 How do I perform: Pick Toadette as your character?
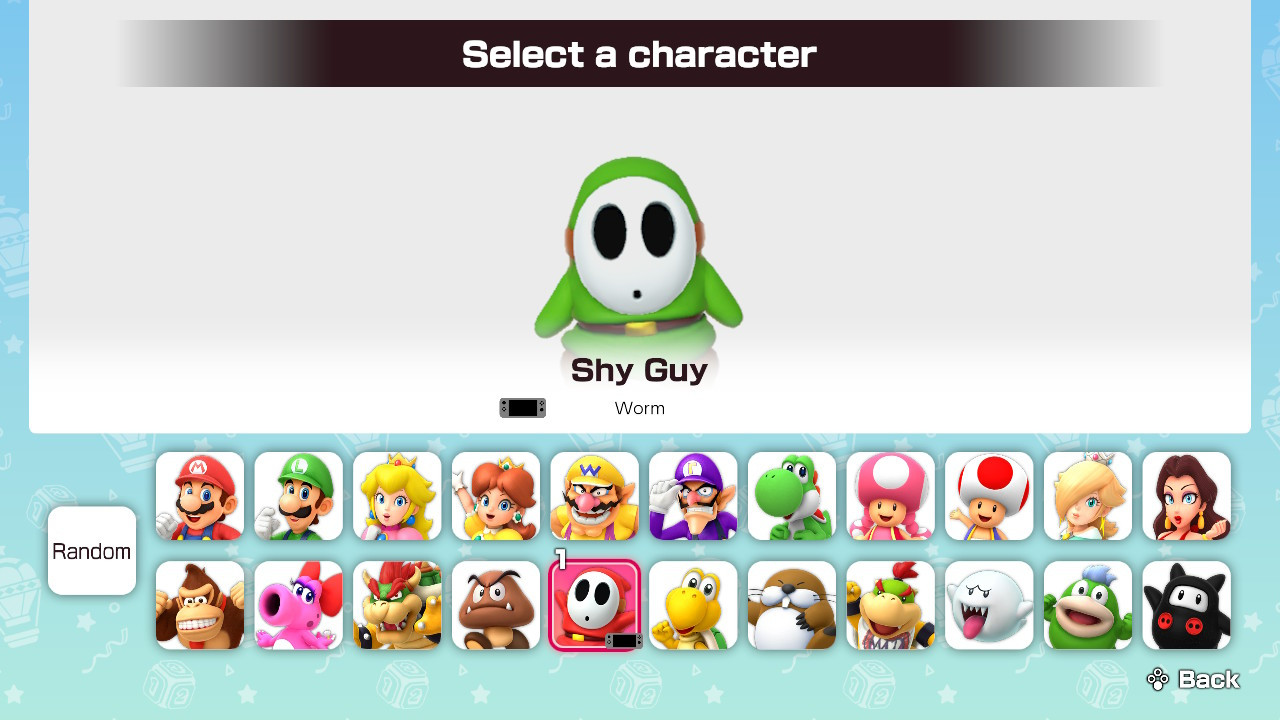891,497
